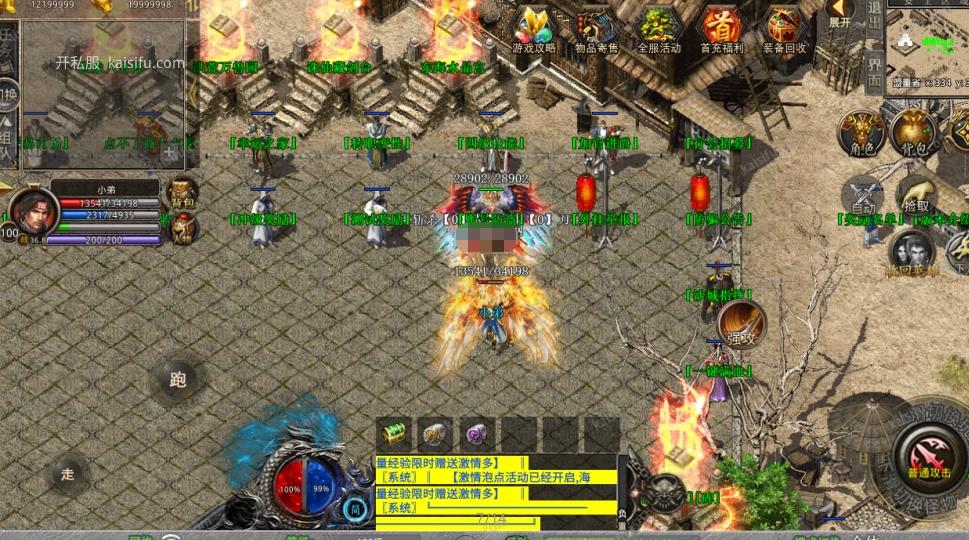Click the 展开 expand arrow

click(x=840, y=16)
